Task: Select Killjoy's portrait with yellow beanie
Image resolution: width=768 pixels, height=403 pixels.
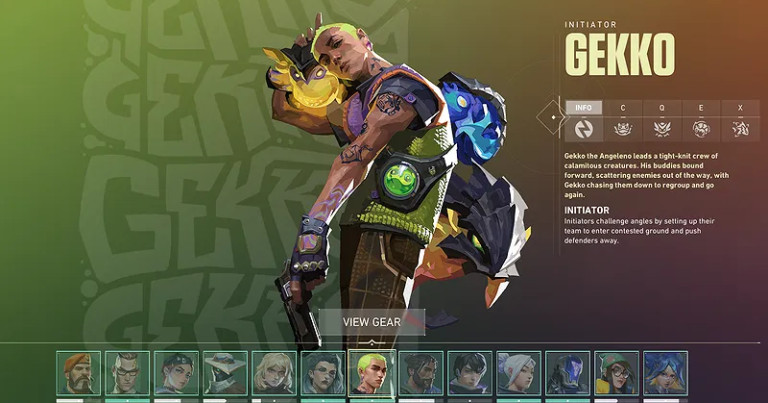Action: tap(617, 373)
